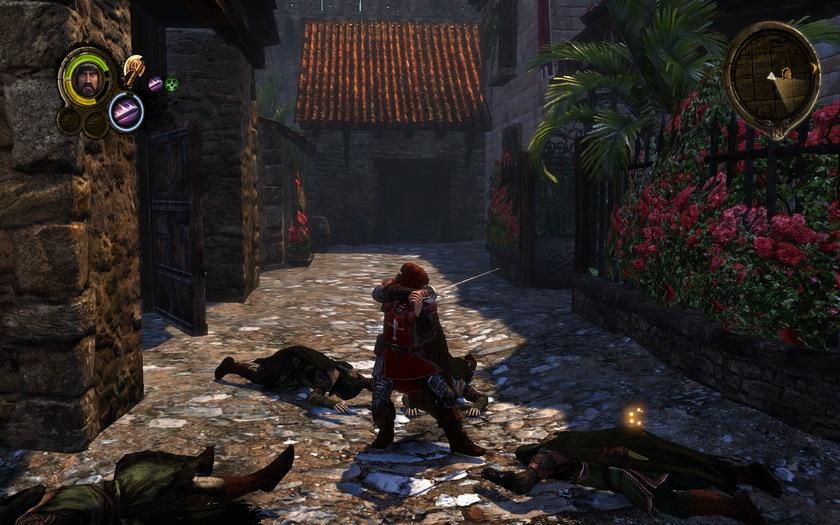Screen dimensions: 840x525
Task: Activate the large purple slash ability
Action: (126, 111)
